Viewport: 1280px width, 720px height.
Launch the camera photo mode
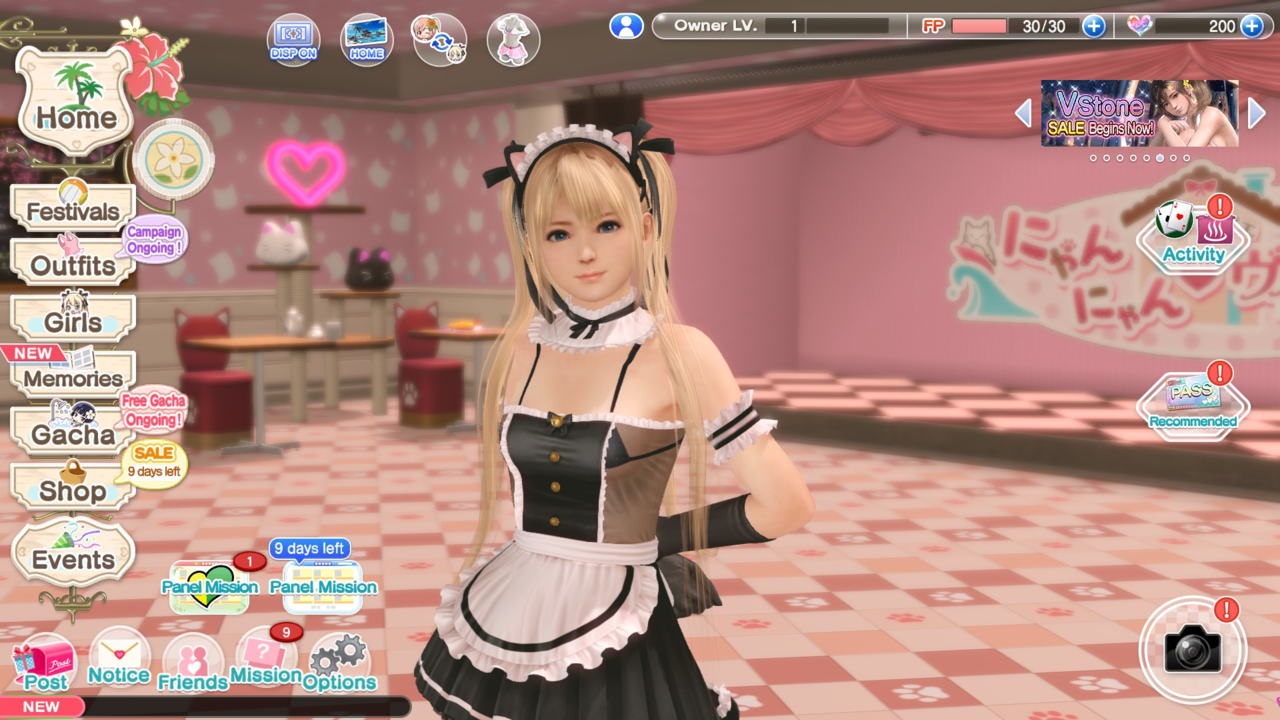(1192, 650)
